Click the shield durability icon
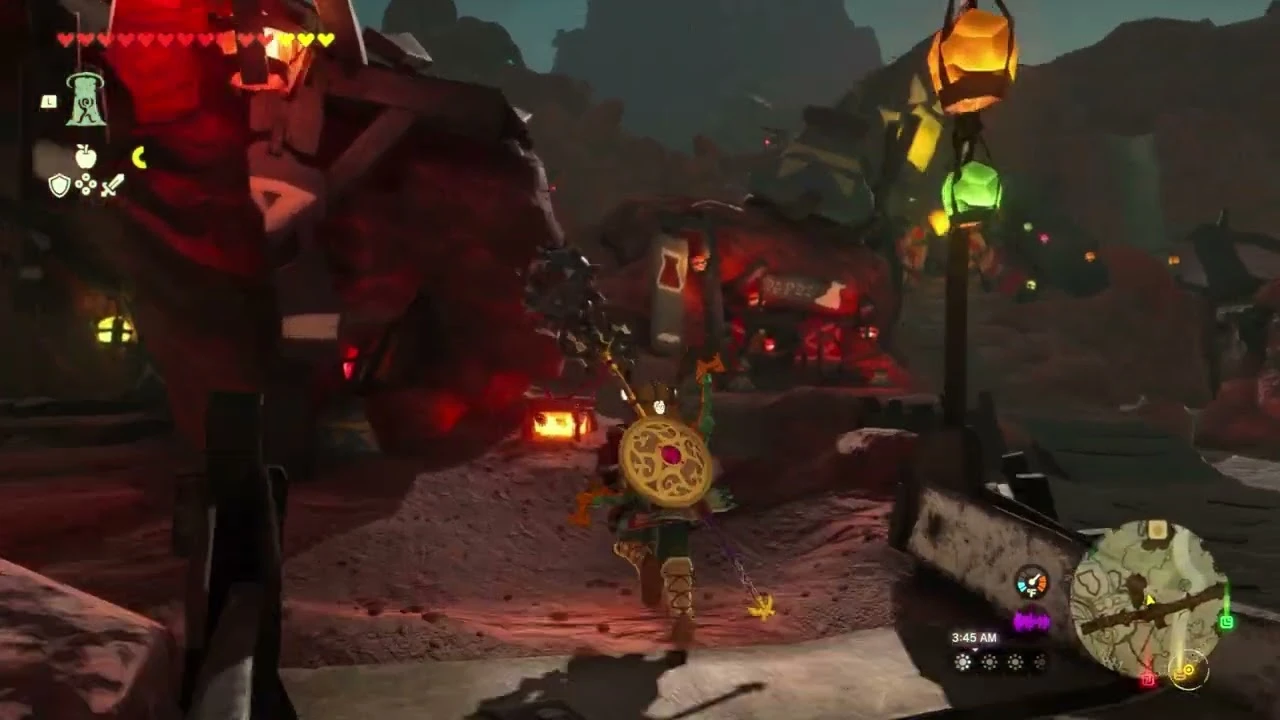Viewport: 1280px width, 720px height. pos(60,185)
